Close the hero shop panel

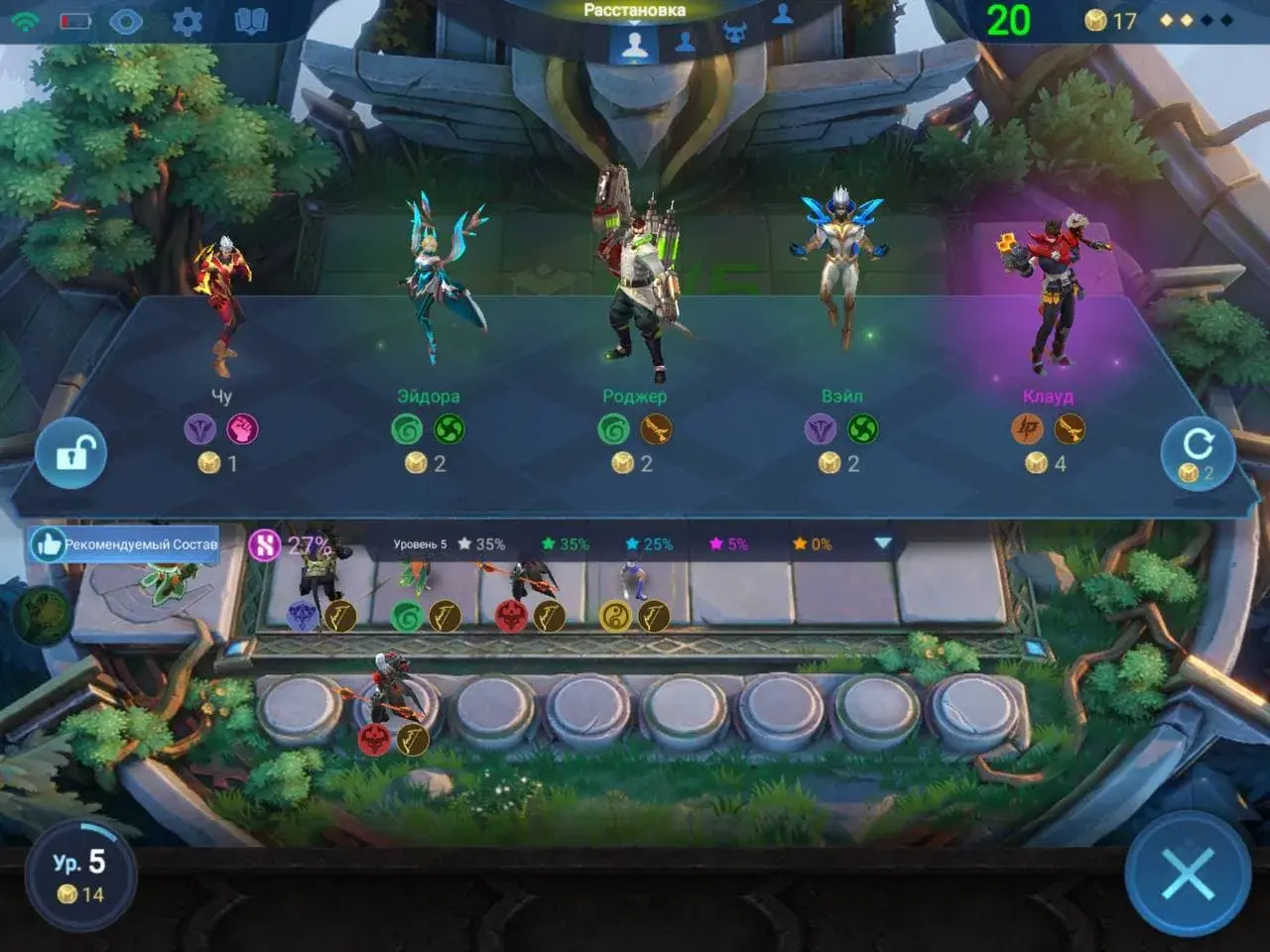1188,873
